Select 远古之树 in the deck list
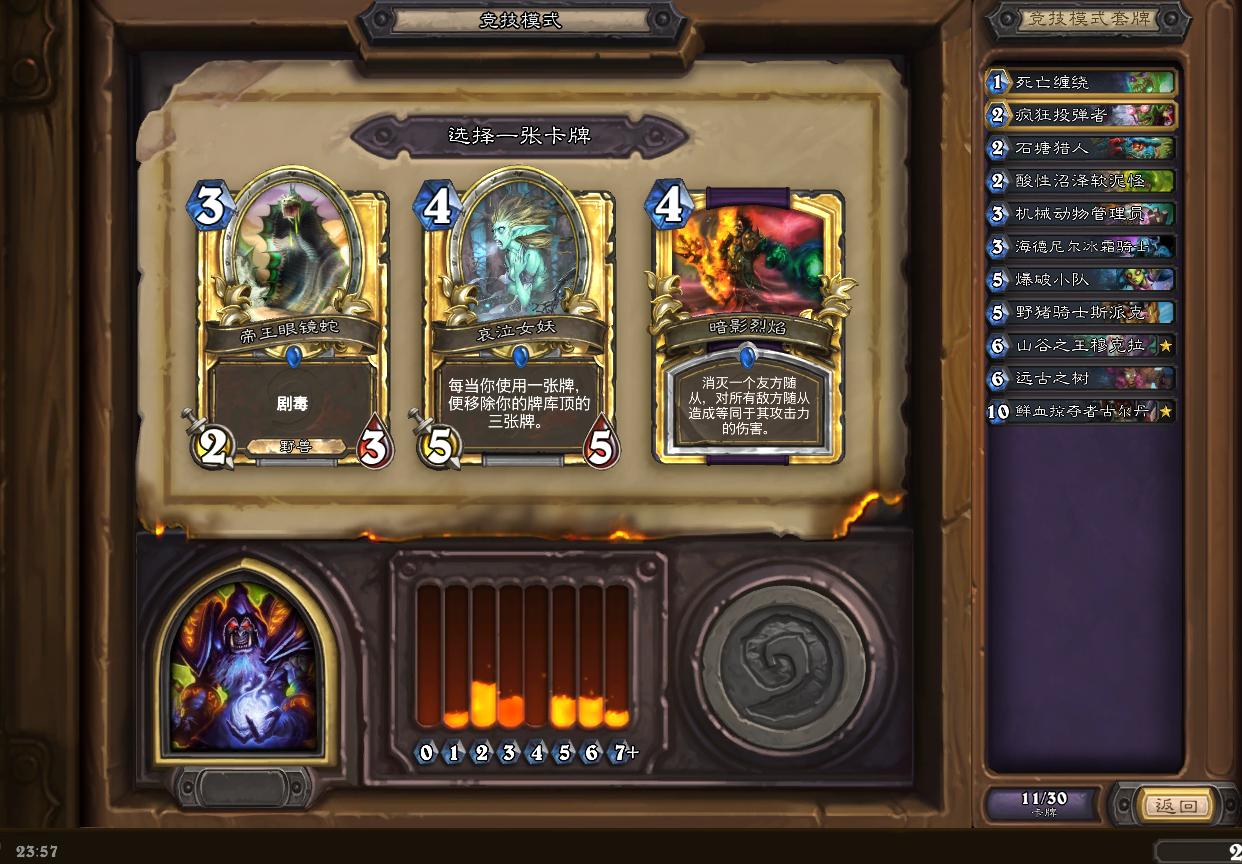 pyautogui.click(x=1080, y=378)
